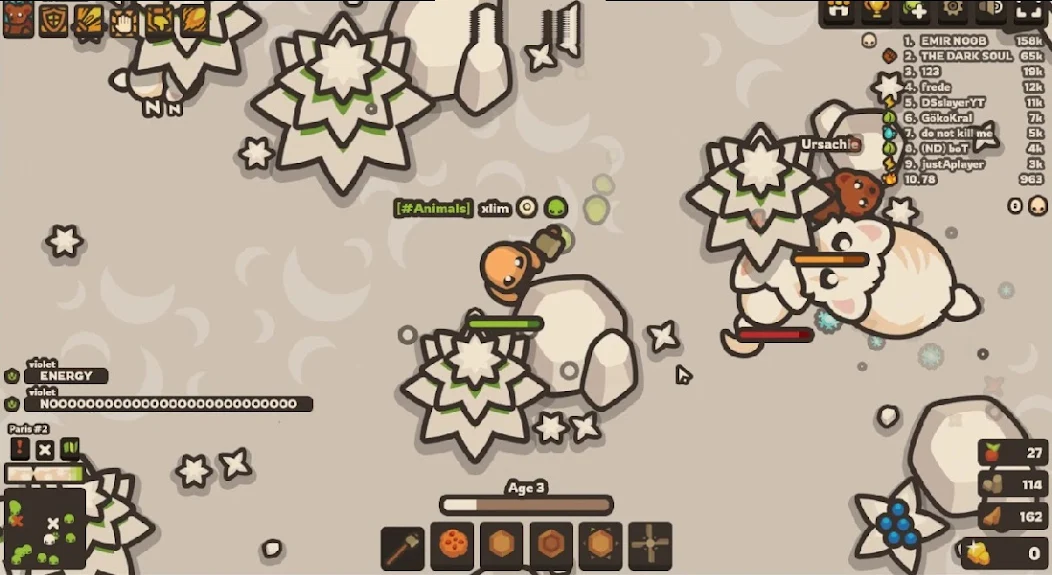Image resolution: width=1052 pixels, height=575 pixels.
Task: Select the teddy bear pet icon
Action: coord(18,19)
